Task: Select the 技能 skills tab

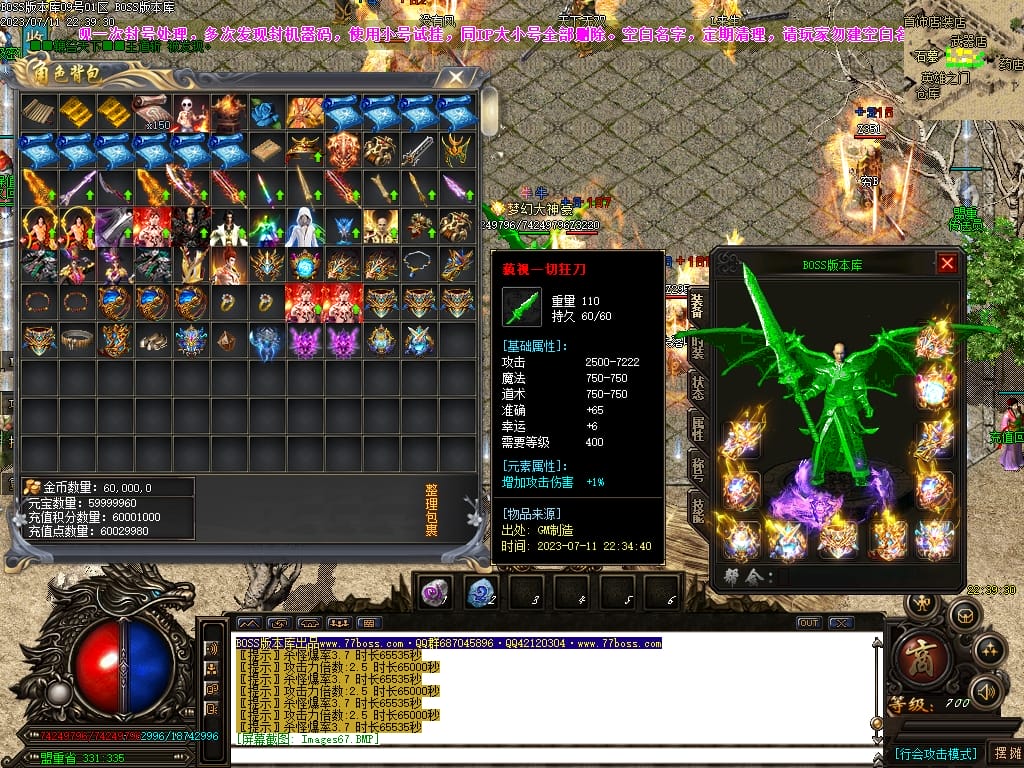Action: [x=697, y=510]
